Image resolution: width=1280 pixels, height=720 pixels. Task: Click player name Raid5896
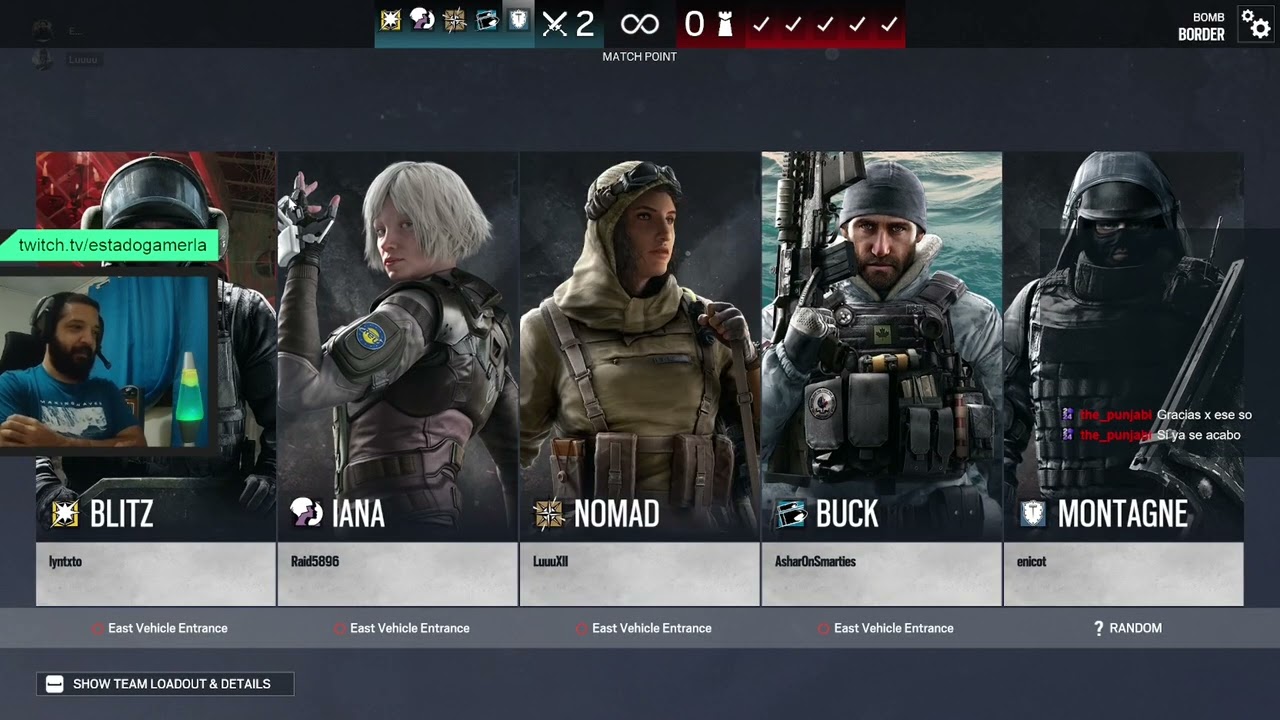tap(315, 562)
